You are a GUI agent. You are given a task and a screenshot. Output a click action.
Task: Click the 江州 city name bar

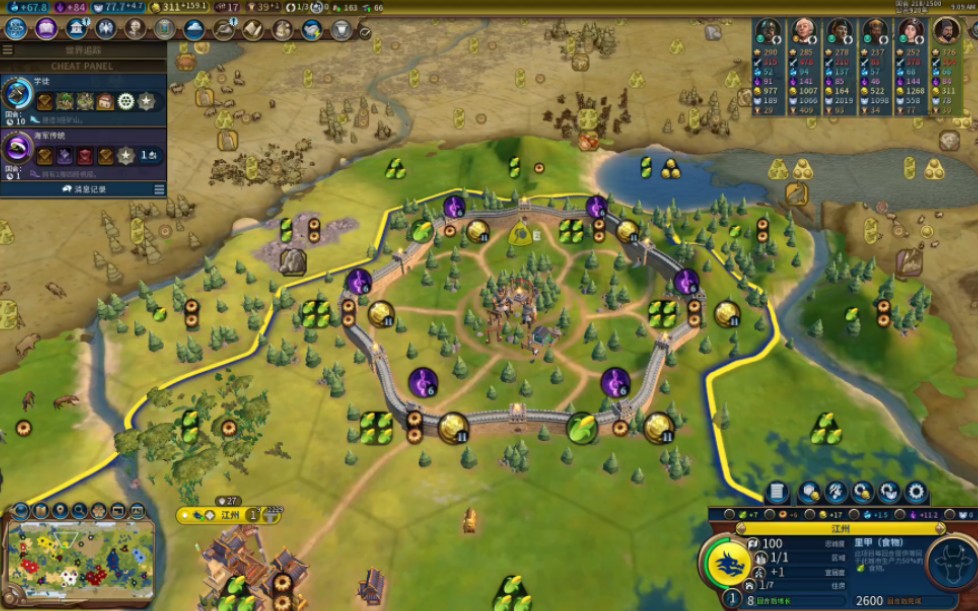pos(840,528)
